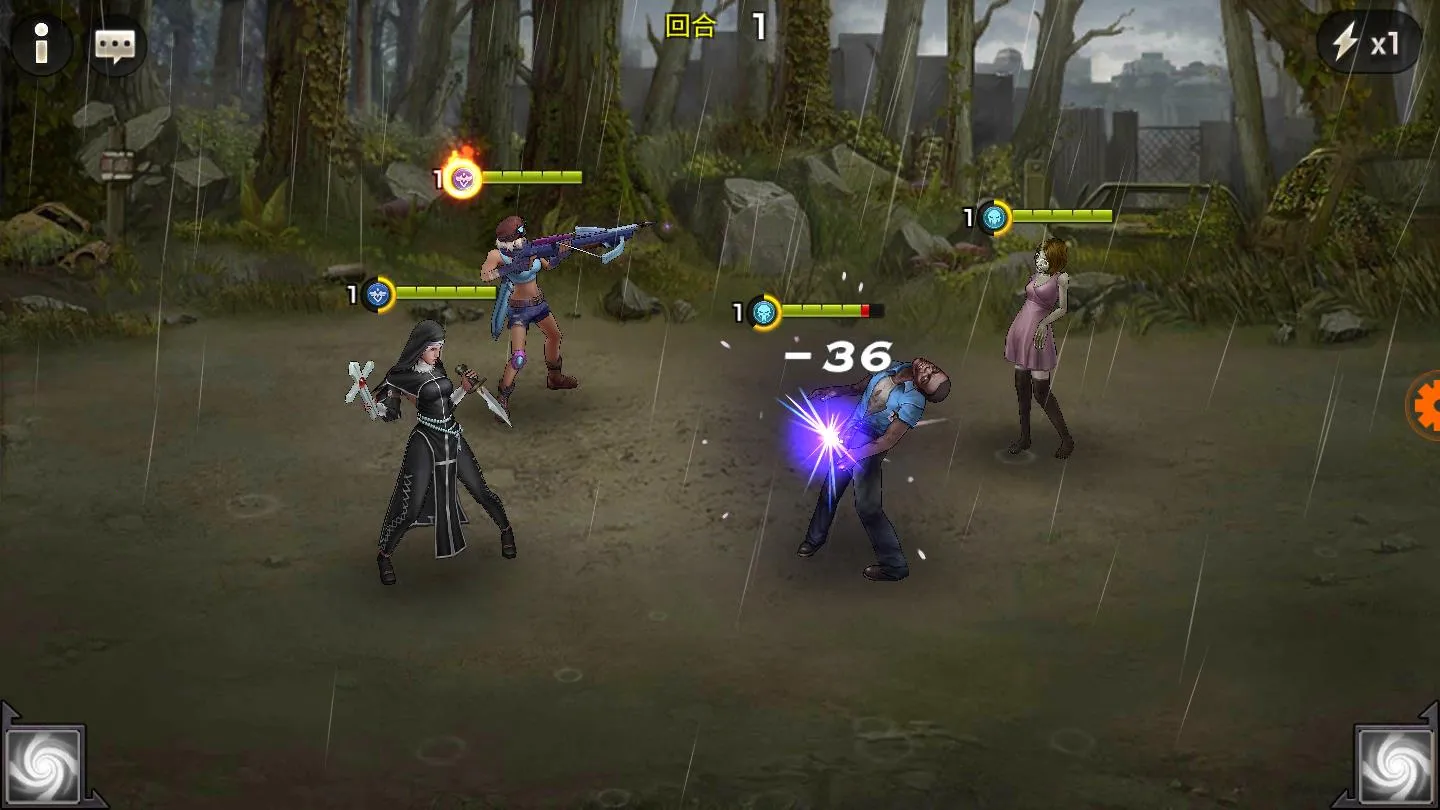Open the info button

click(41, 45)
